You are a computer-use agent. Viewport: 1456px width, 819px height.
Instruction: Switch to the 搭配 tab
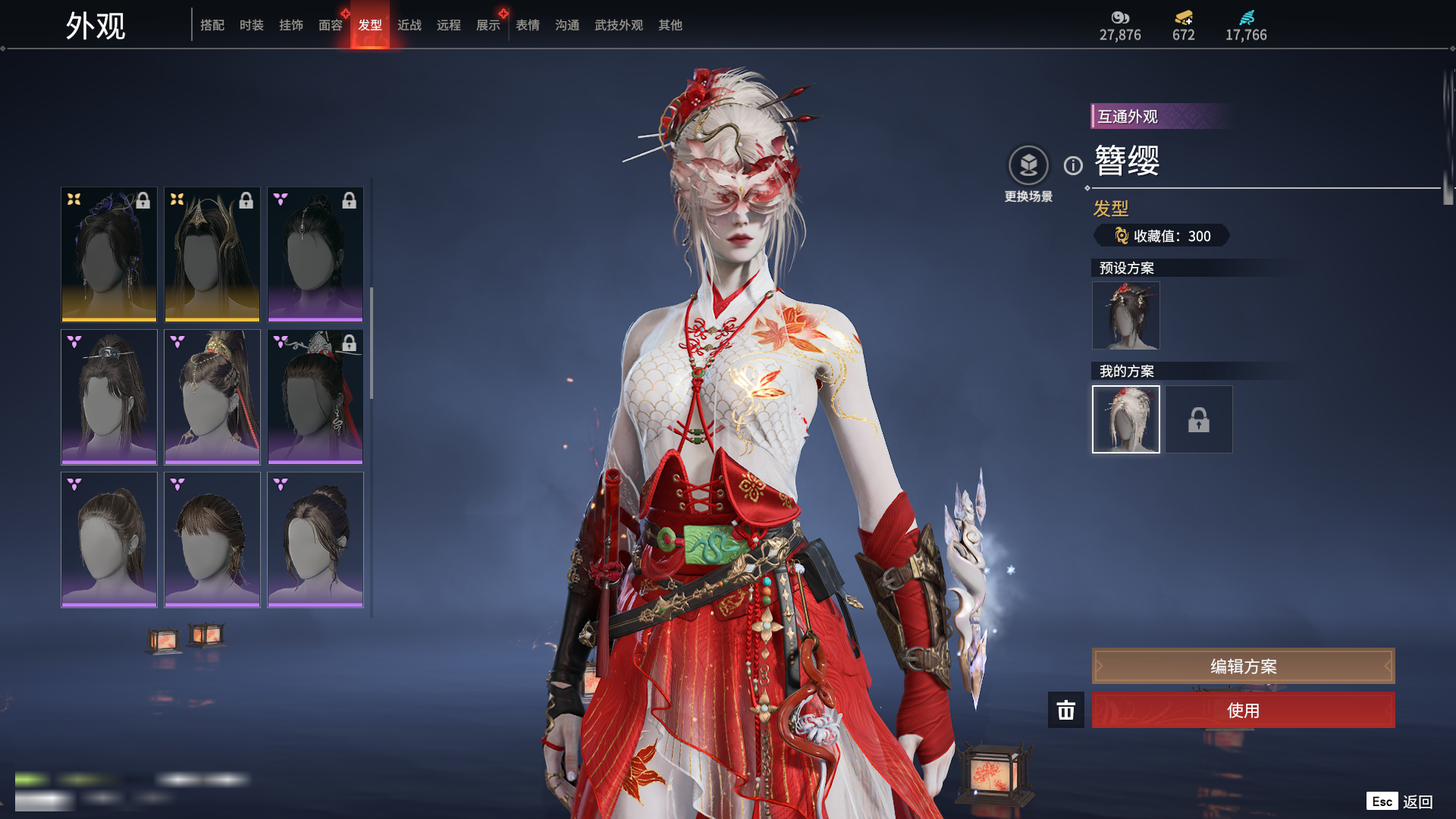pos(212,26)
